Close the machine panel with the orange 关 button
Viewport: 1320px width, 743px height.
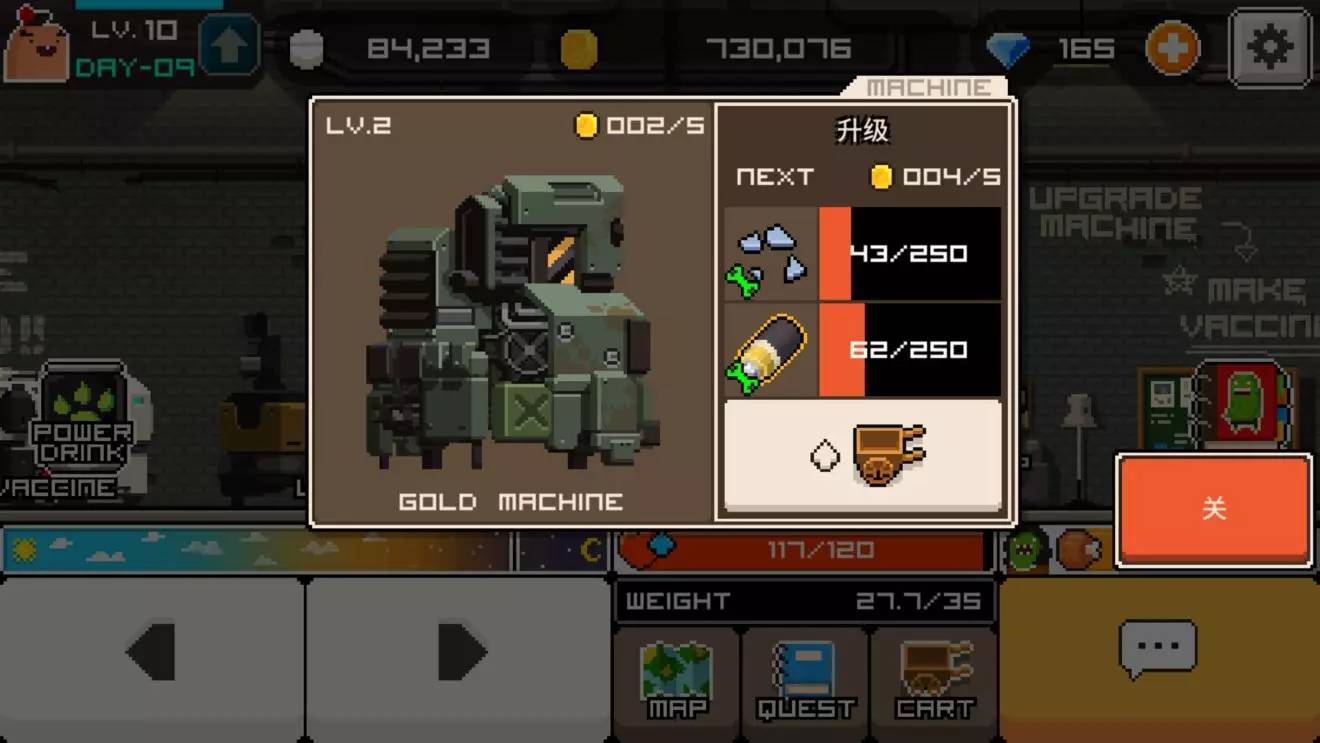pyautogui.click(x=1213, y=509)
